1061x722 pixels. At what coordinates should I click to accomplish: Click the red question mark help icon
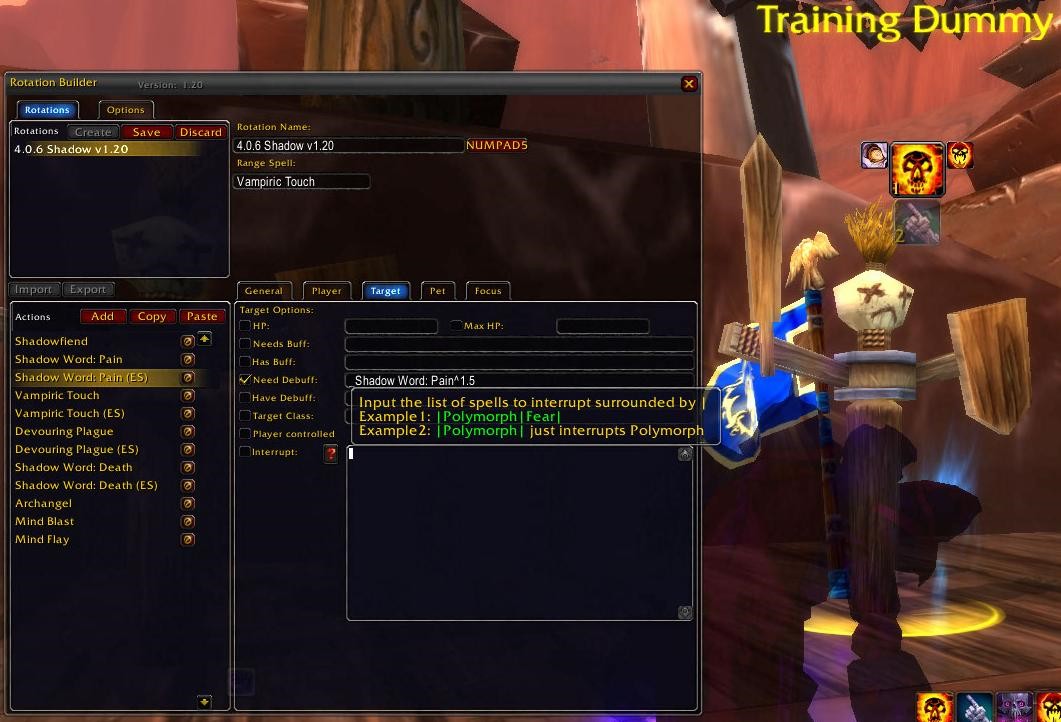[x=331, y=454]
